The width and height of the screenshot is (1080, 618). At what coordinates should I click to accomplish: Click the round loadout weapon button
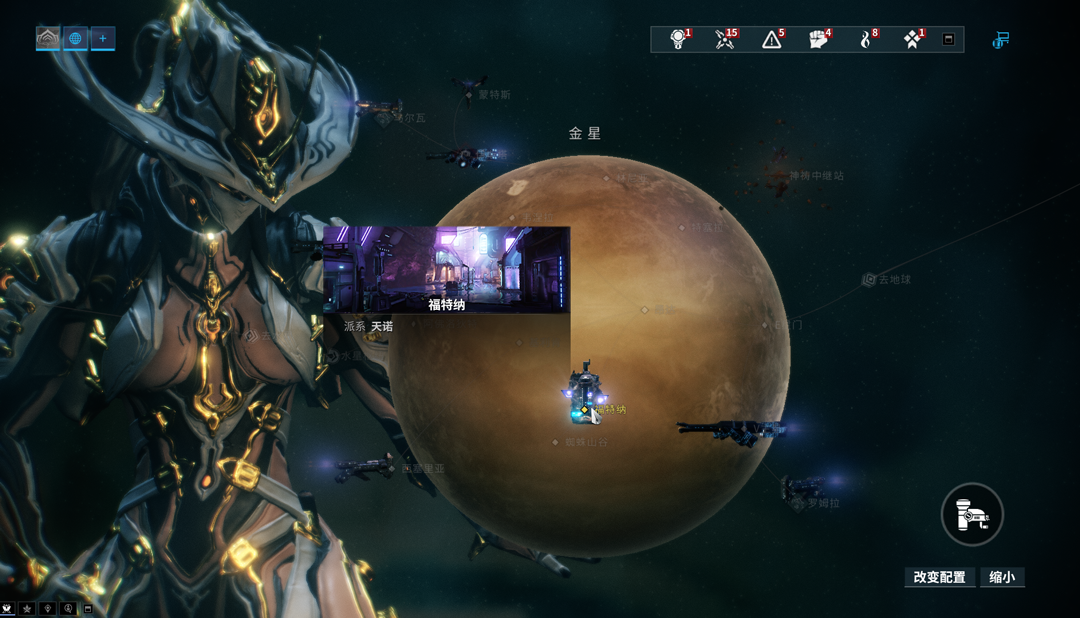tap(972, 515)
